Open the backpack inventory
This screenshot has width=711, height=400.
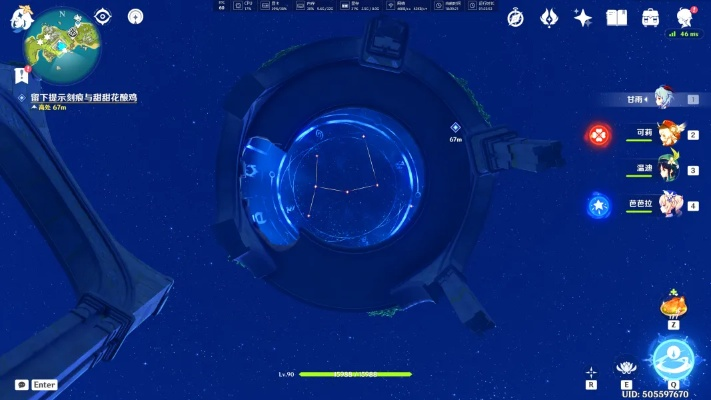(x=651, y=17)
